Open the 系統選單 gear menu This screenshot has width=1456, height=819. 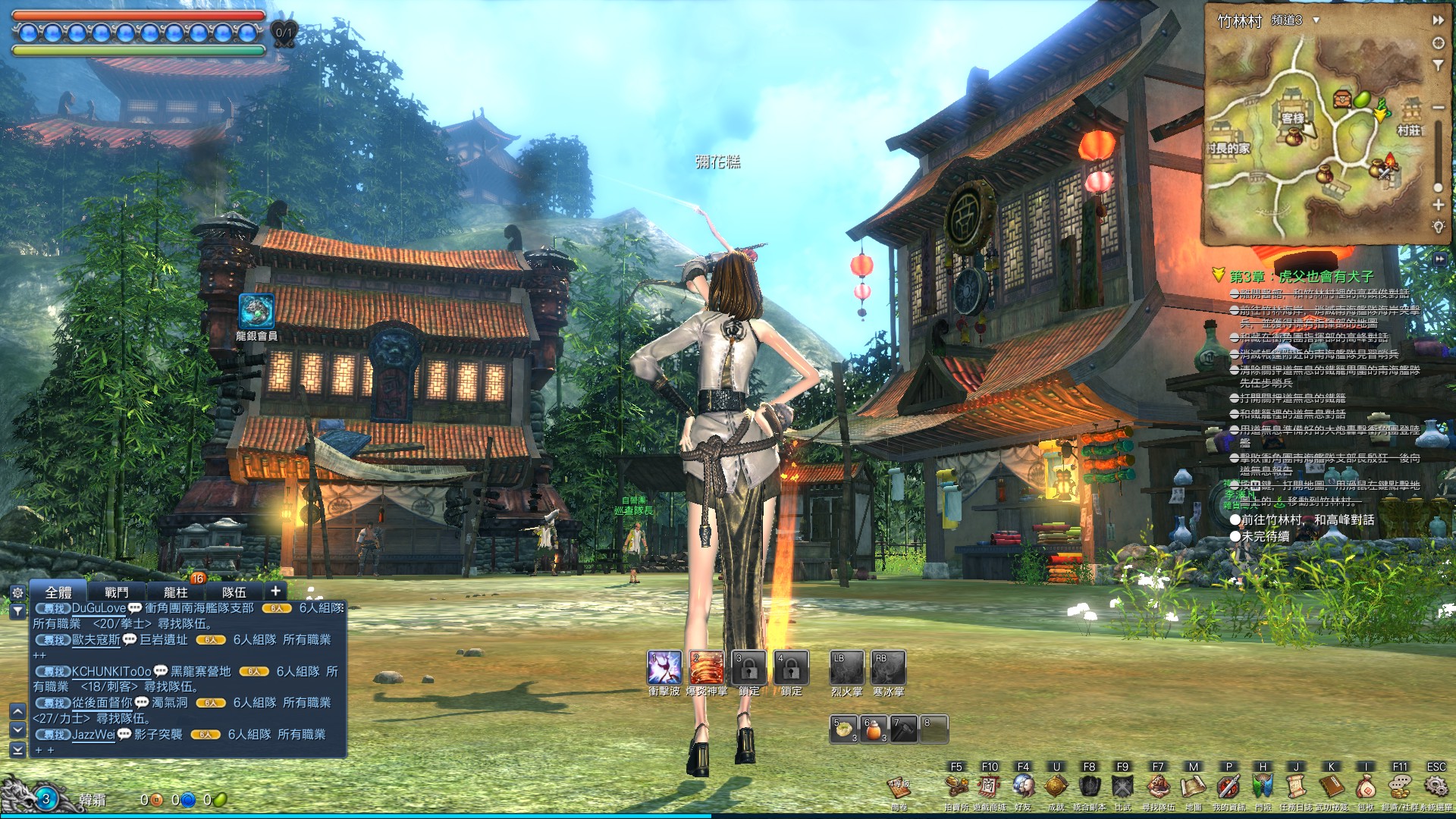tap(1436, 786)
